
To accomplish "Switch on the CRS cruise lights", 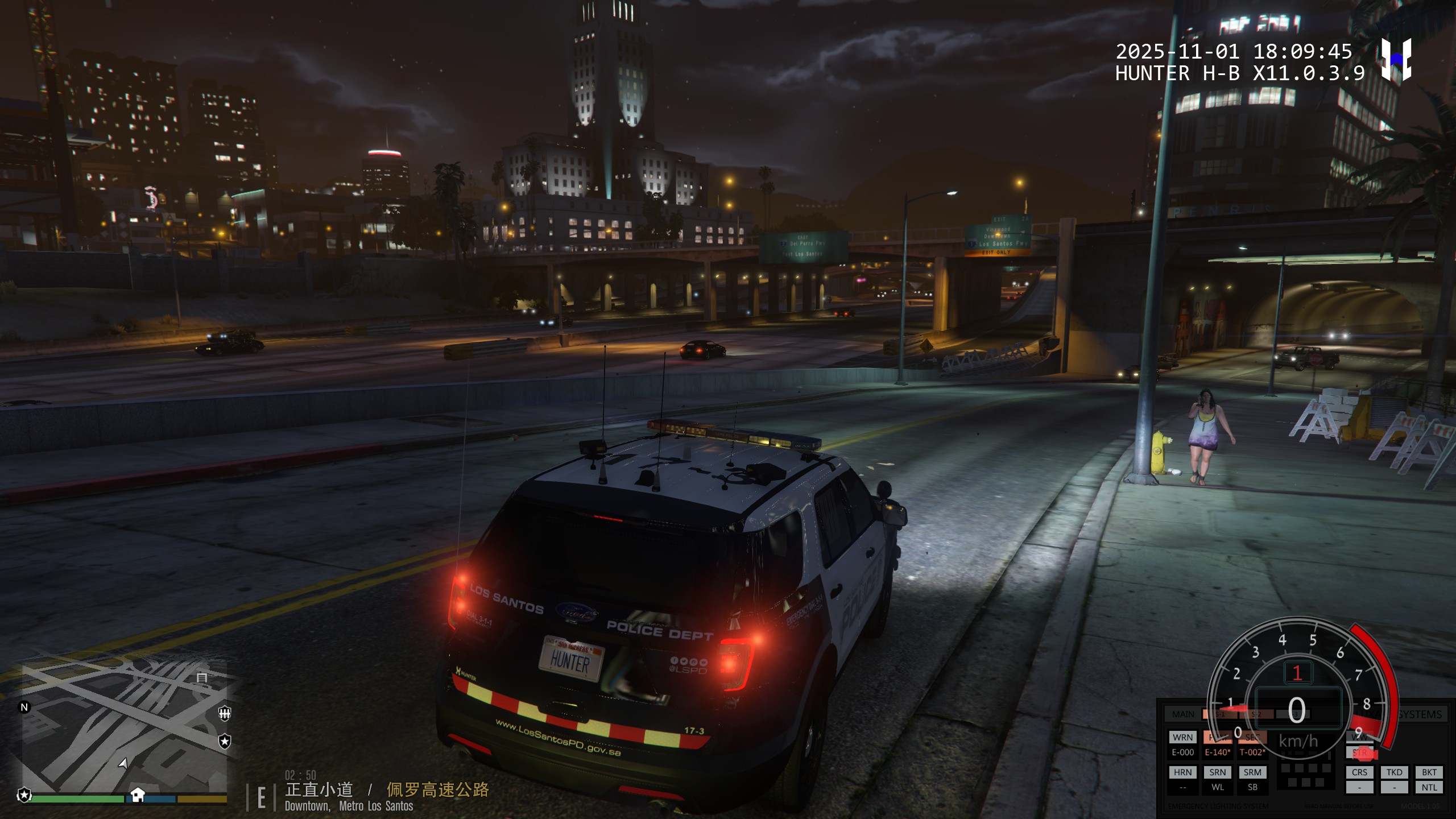I will pos(1359,772).
